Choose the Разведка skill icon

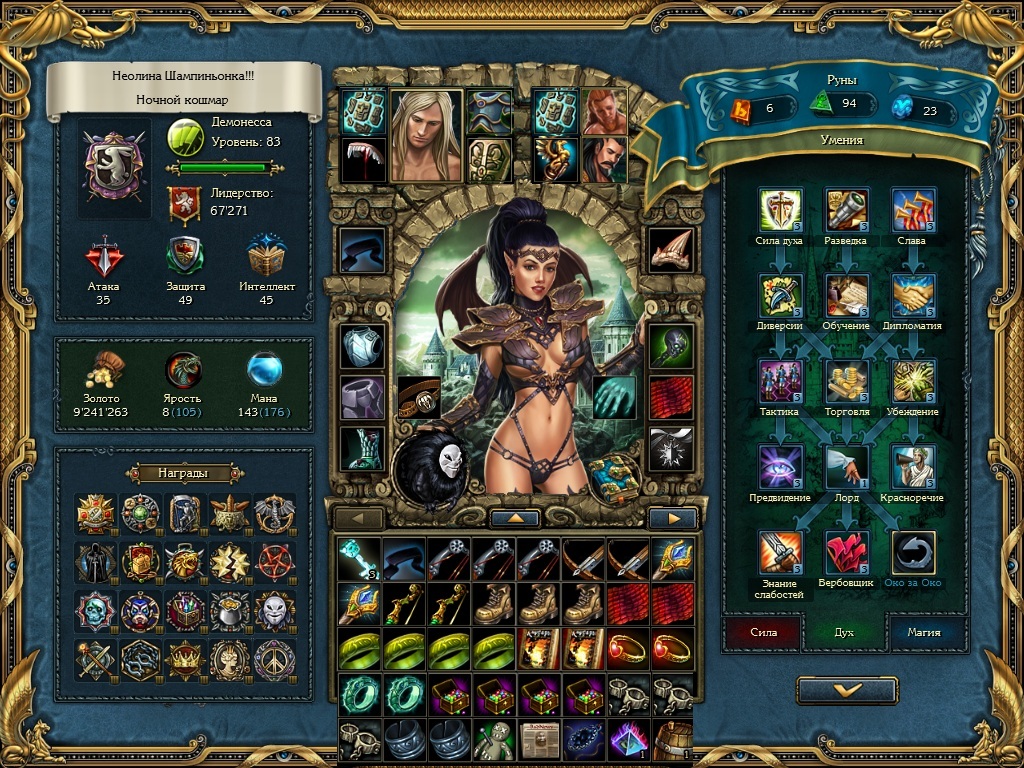pos(846,210)
